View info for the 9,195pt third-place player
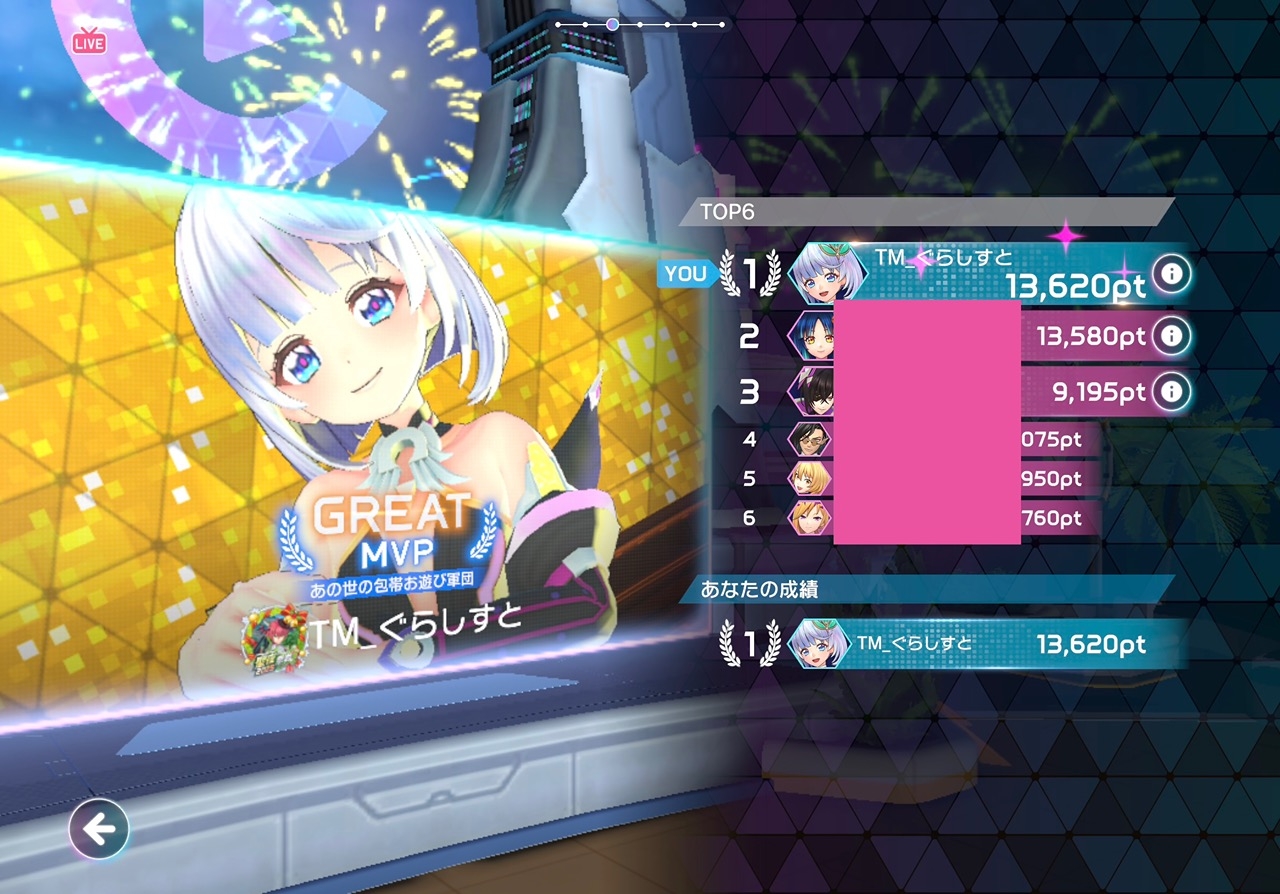This screenshot has width=1280, height=894. (x=1171, y=391)
